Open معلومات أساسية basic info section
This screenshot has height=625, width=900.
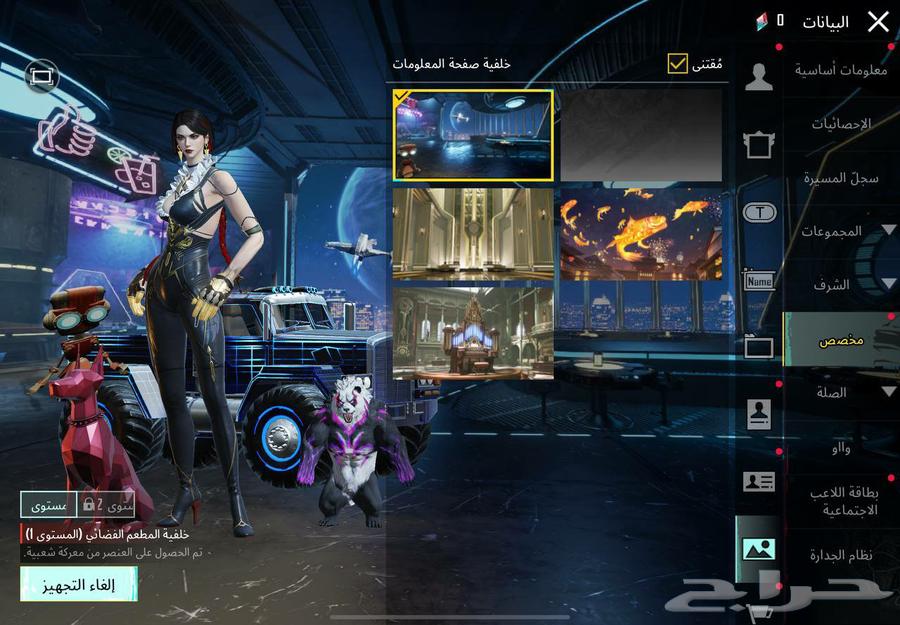coord(840,70)
